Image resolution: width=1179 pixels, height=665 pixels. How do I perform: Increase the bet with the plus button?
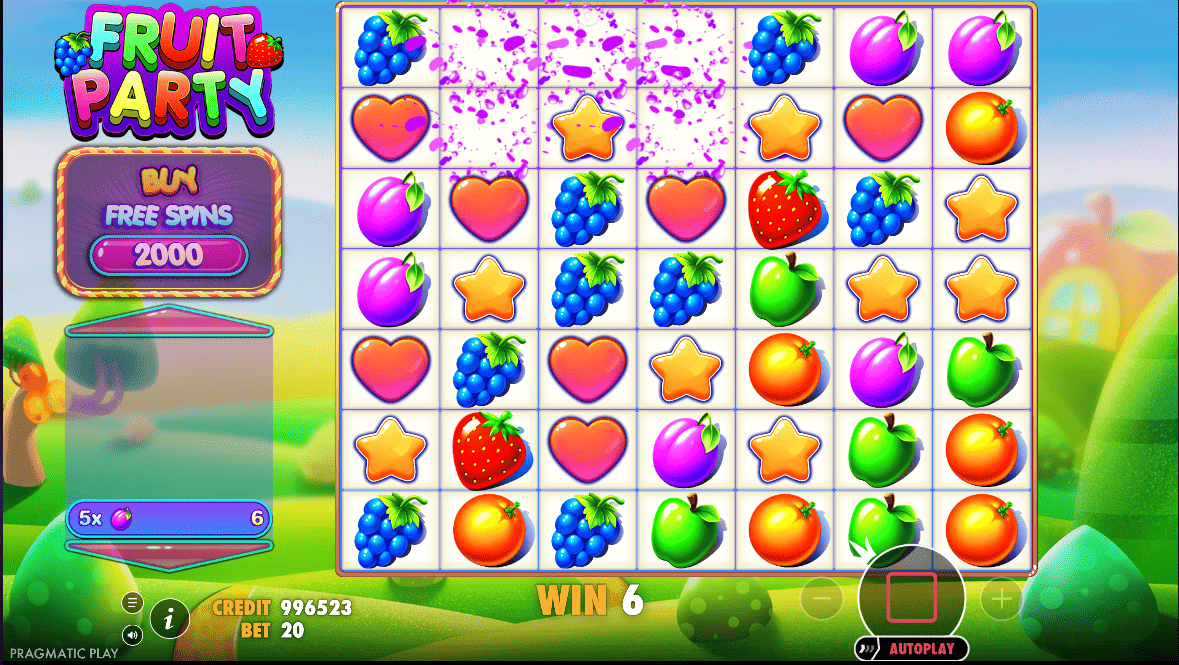click(x=1001, y=598)
